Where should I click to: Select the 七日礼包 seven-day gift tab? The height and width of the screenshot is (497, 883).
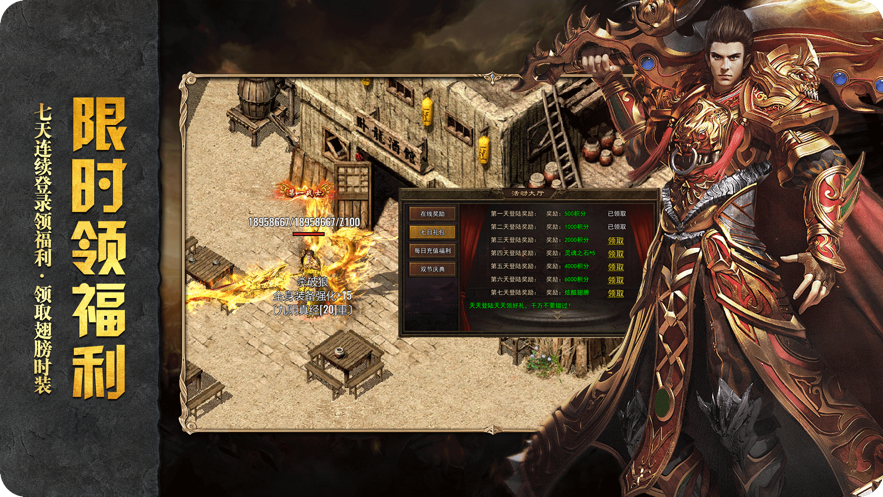coord(432,232)
